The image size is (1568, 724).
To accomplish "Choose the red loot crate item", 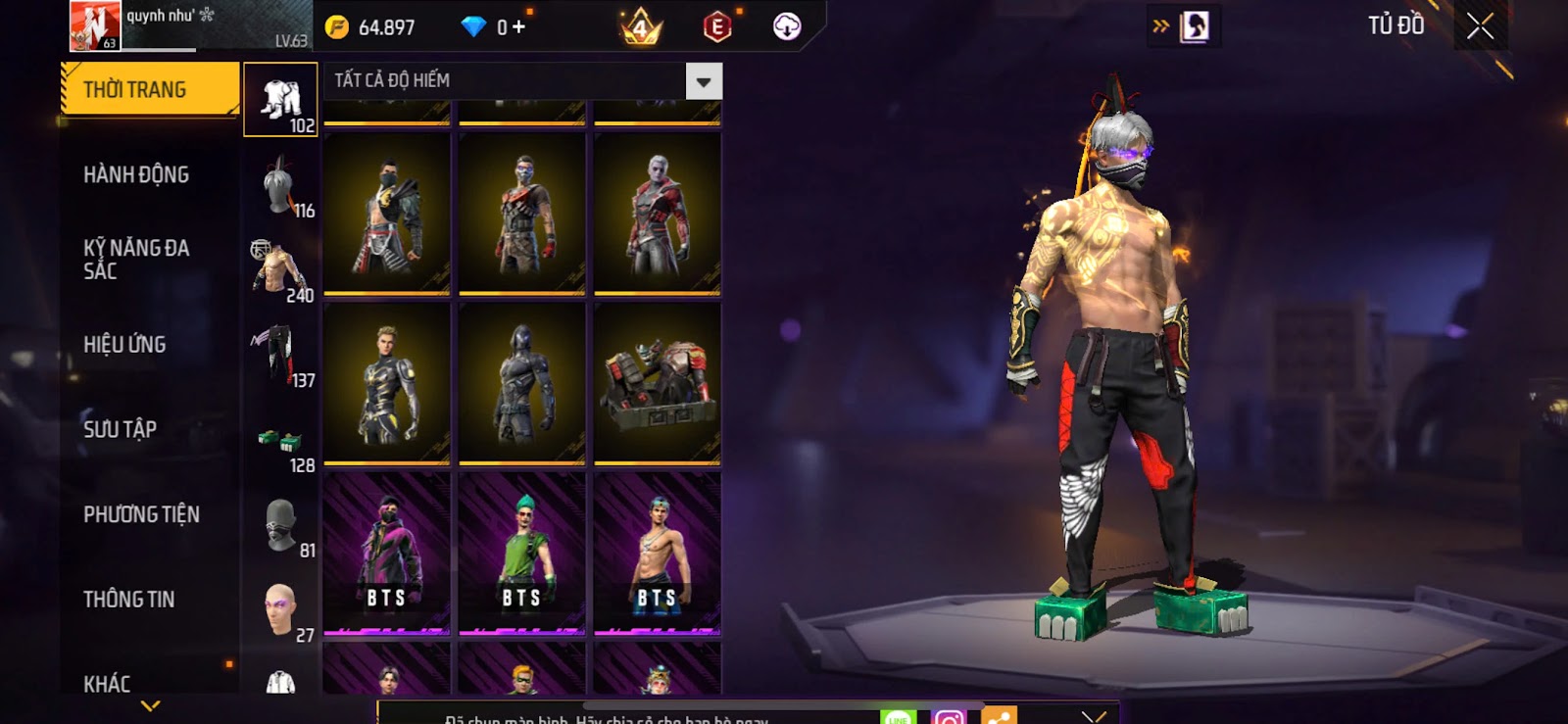I will (658, 383).
